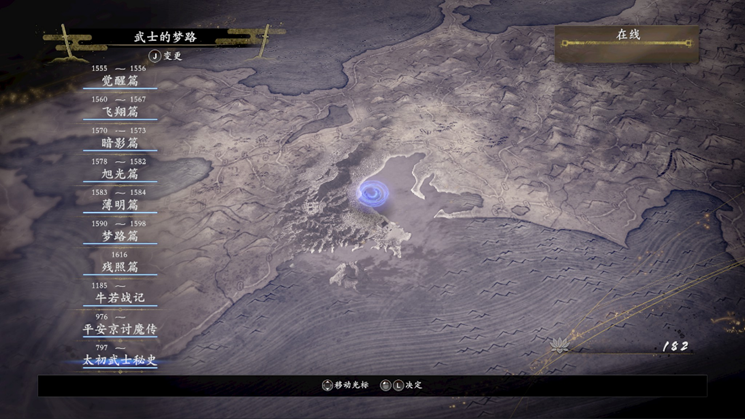Screen dimensions: 745x419
Task: Choose the 平安京讨魔传 chapter
Action: 120,329
